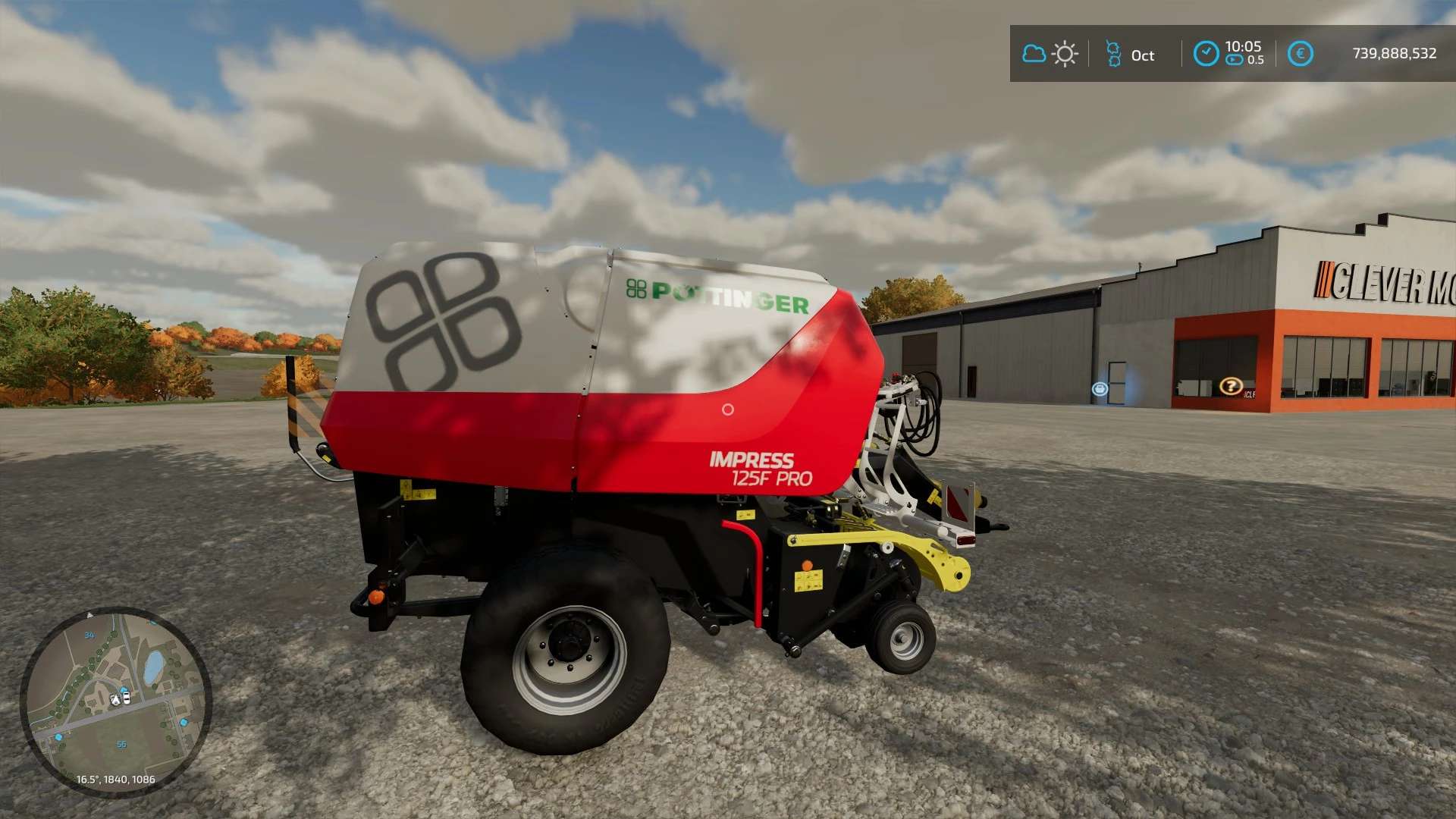Select the clock icon beside the time
This screenshot has height=819, width=1456.
click(1206, 54)
